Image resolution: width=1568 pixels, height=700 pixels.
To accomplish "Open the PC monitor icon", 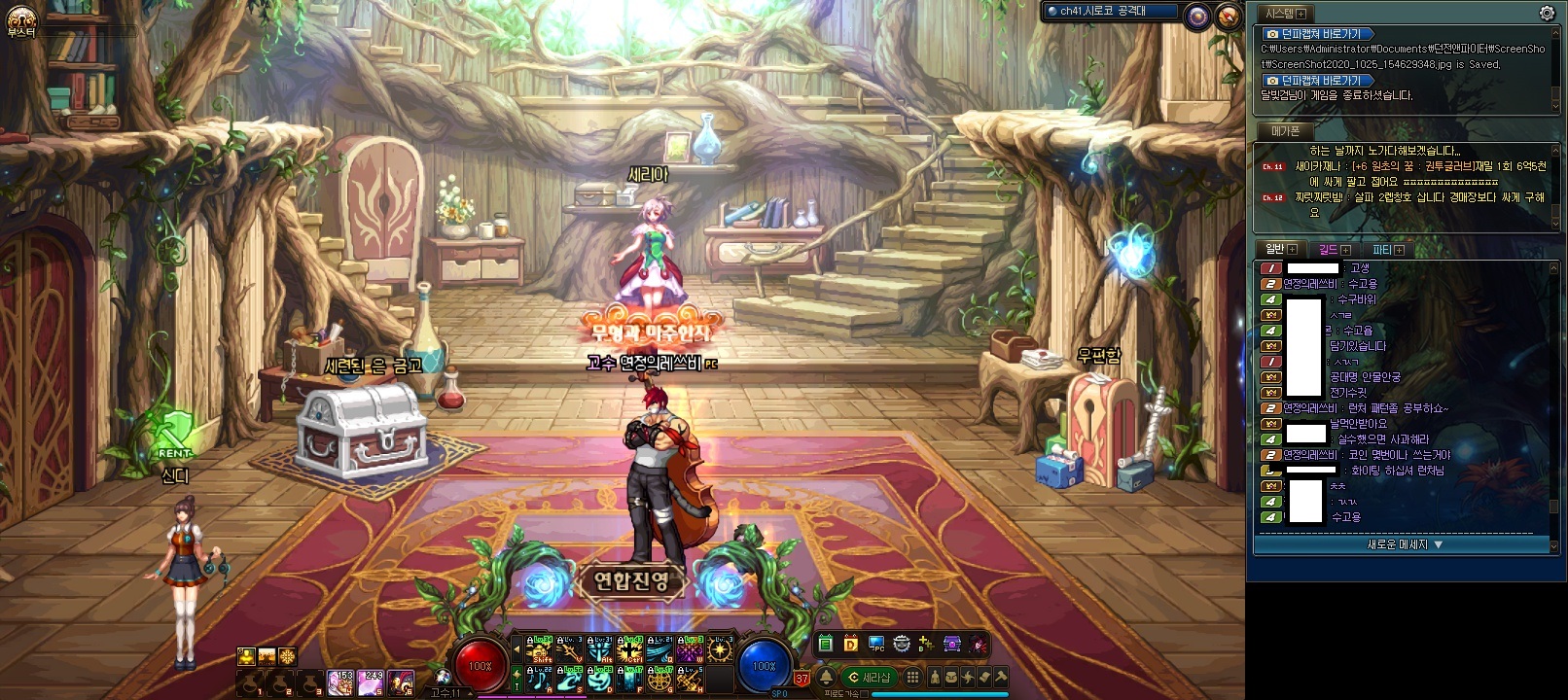I will coord(876,644).
